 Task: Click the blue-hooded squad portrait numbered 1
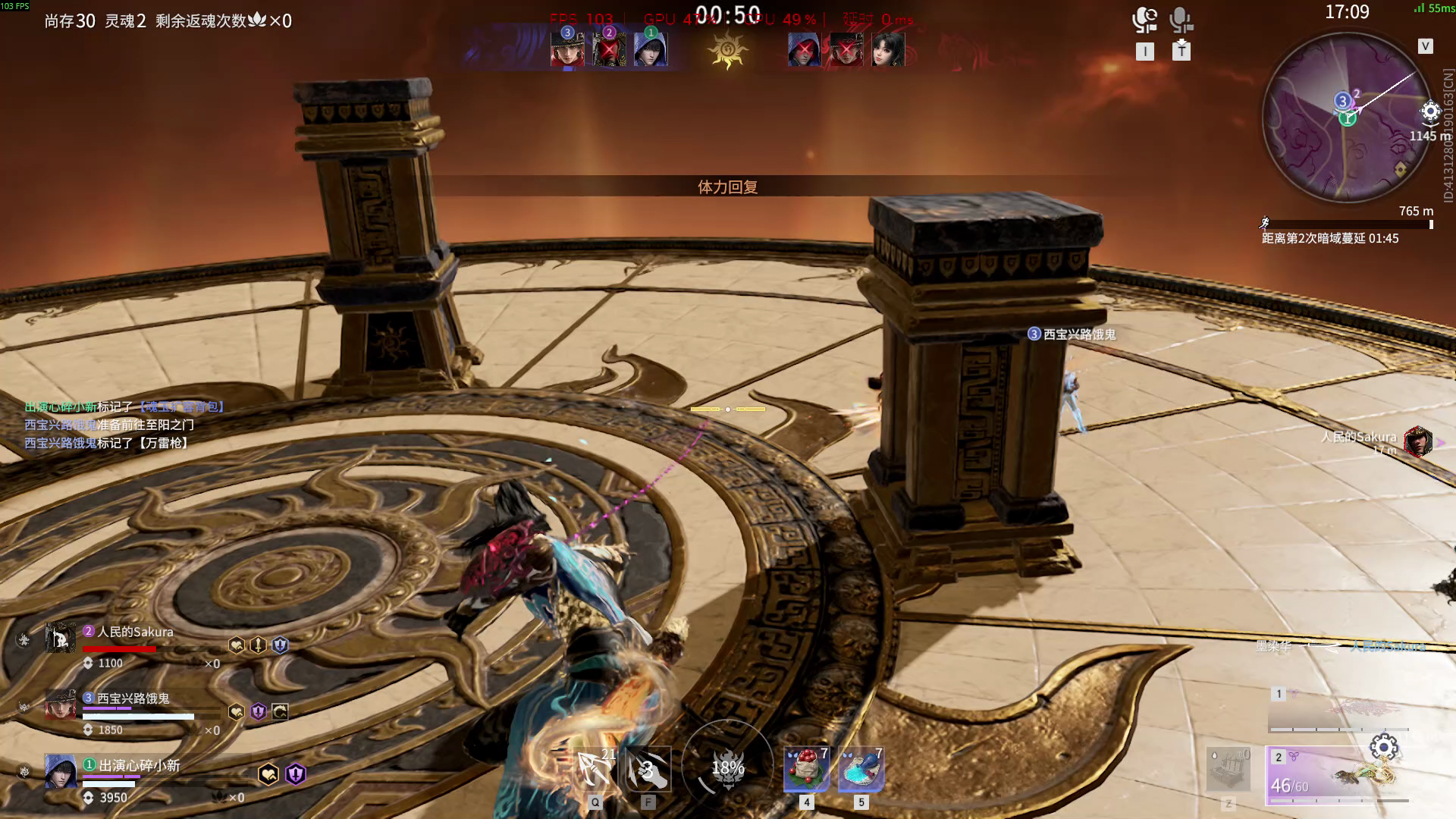tap(651, 49)
